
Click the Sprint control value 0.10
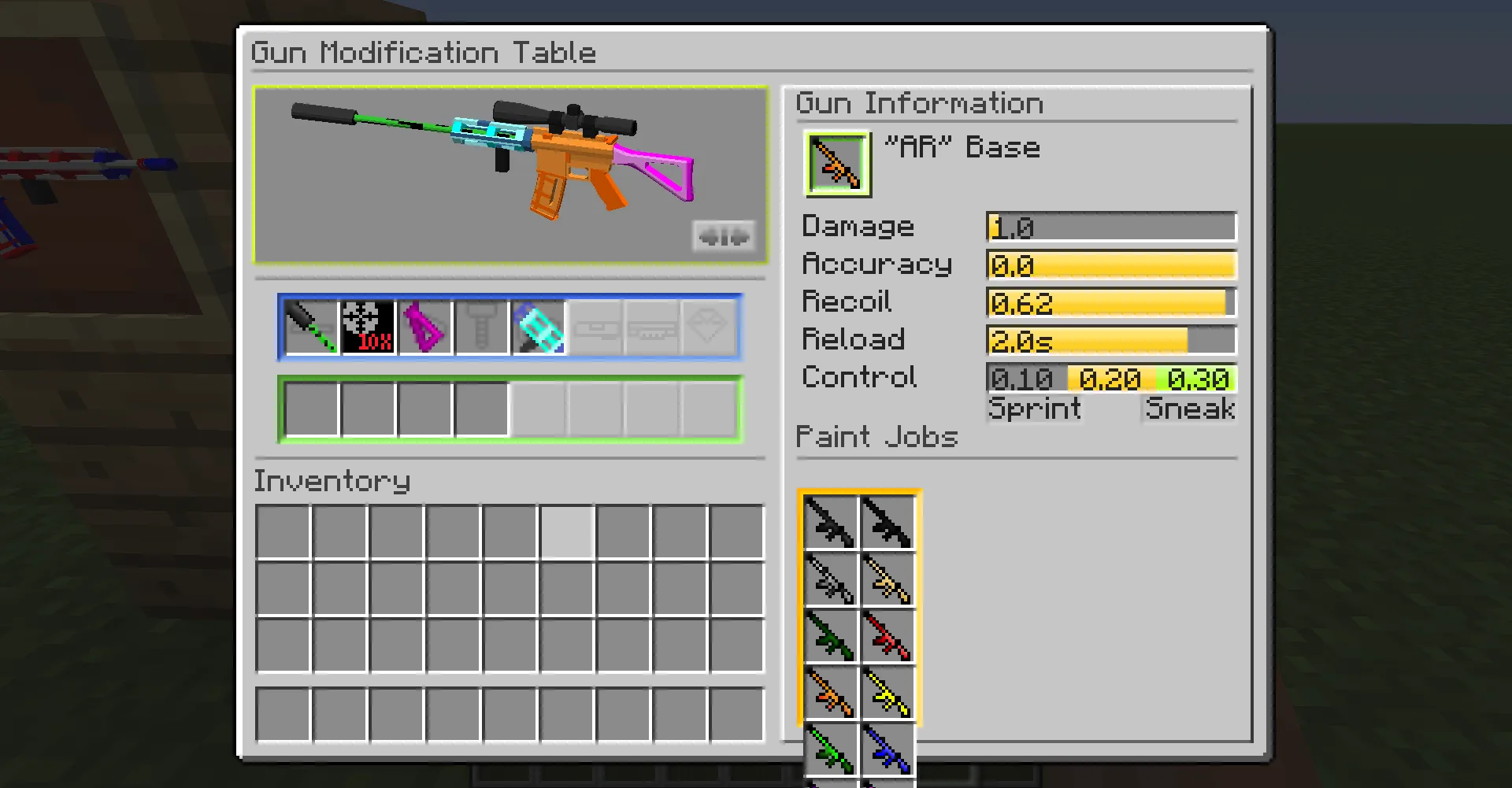pyautogui.click(x=1021, y=379)
